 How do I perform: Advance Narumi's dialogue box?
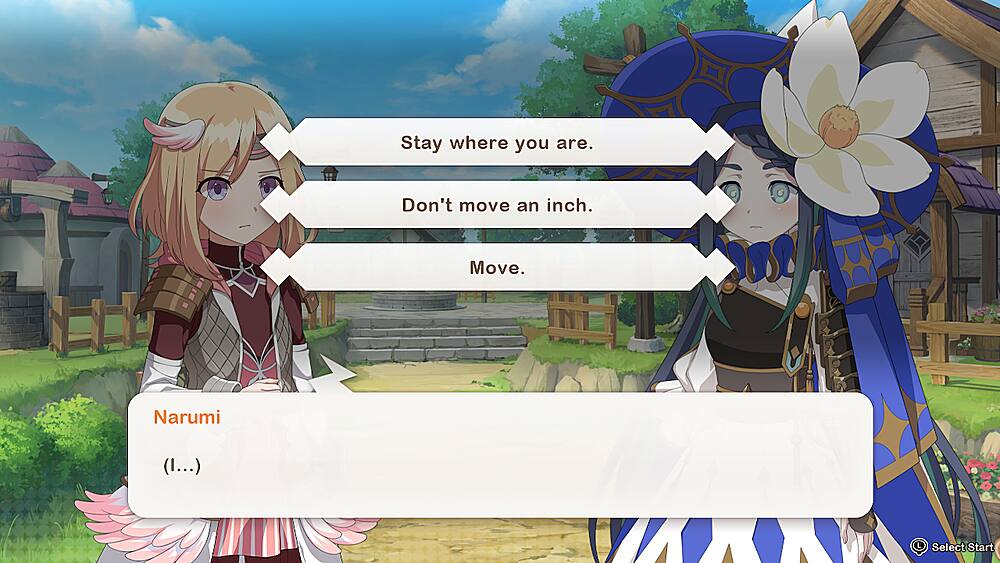500,455
